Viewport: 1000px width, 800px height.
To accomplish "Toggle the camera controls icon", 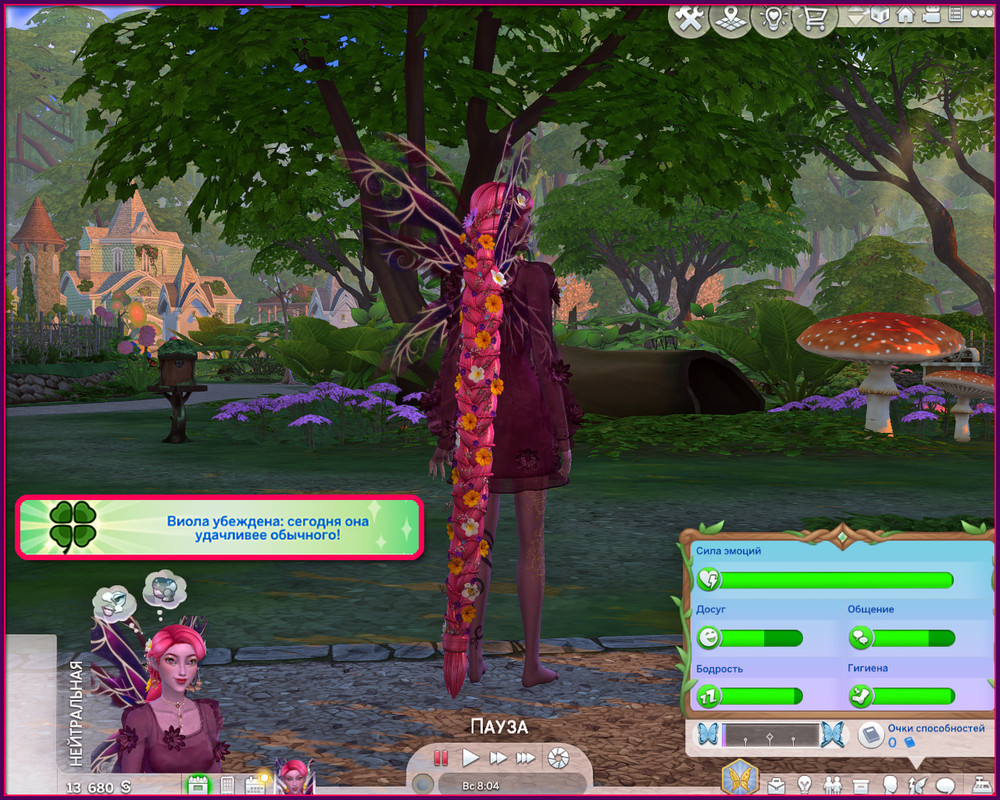I will [930, 15].
